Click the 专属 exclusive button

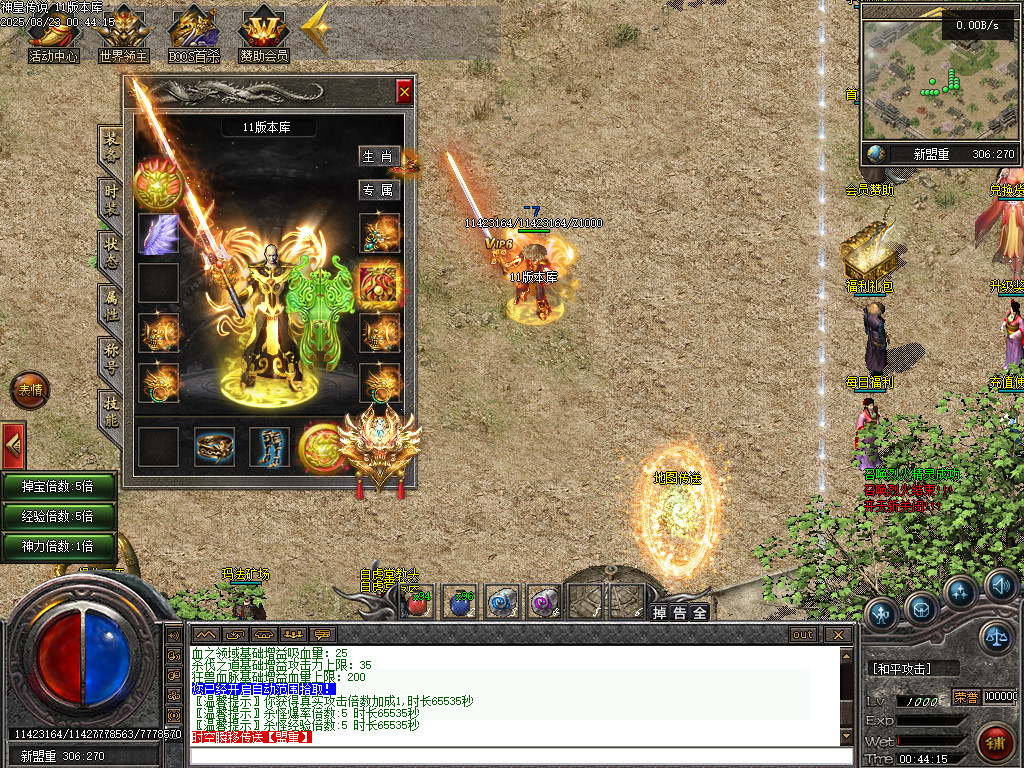pos(379,190)
